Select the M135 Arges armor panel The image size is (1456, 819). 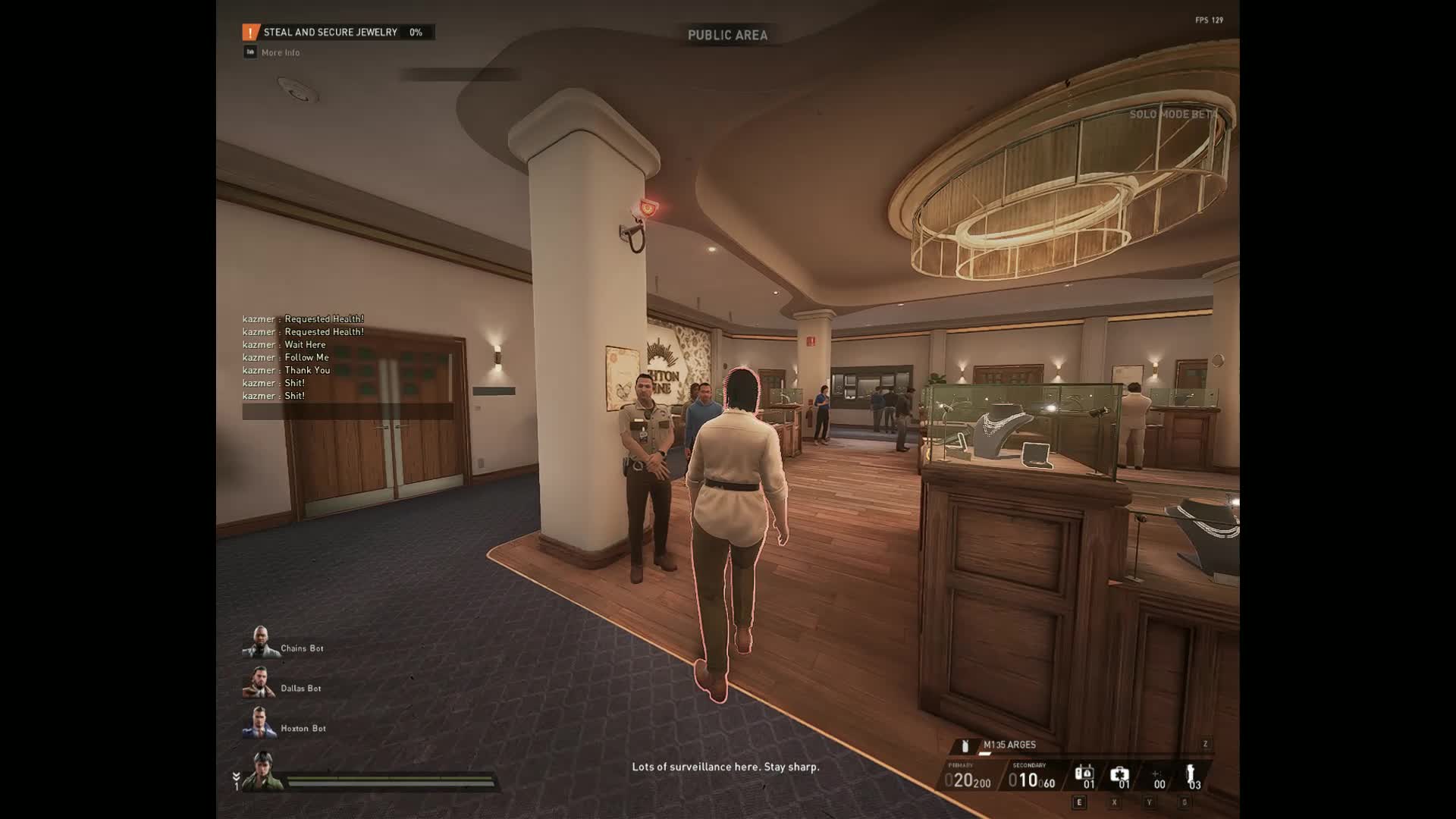coord(1009,745)
